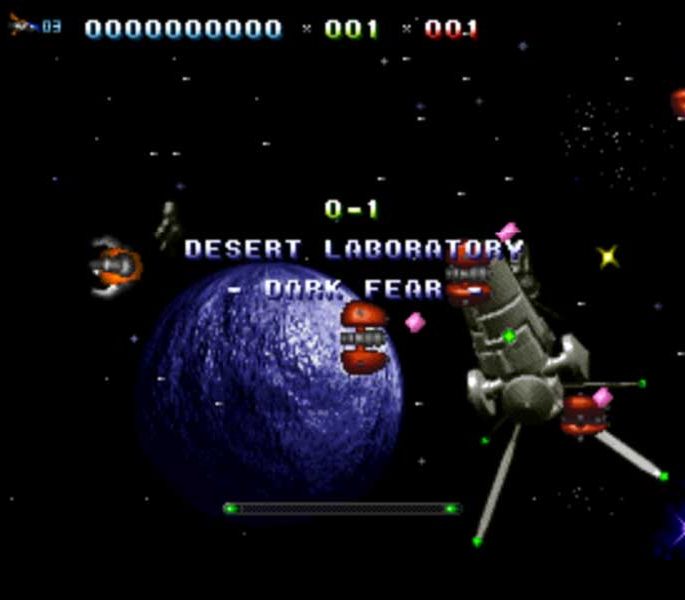Click the player ship lives icon
Screen dimensions: 685x600
[x=22, y=24]
